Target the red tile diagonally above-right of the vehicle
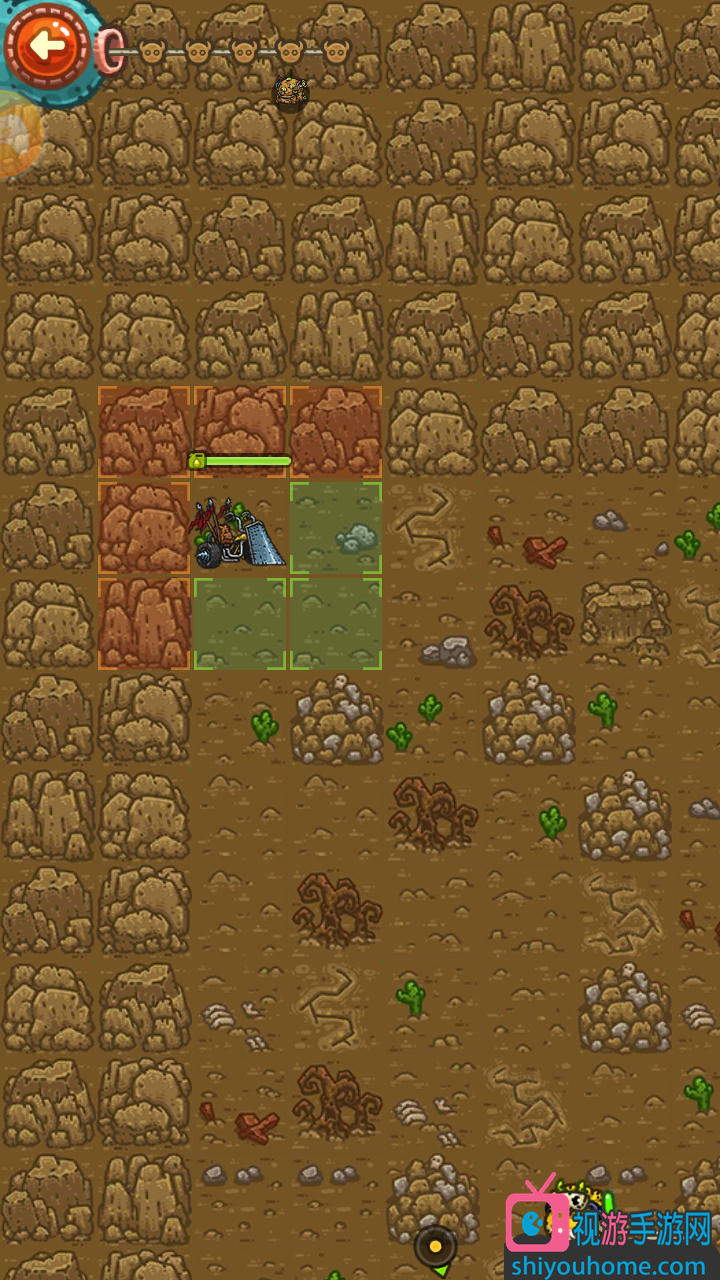 [336, 432]
